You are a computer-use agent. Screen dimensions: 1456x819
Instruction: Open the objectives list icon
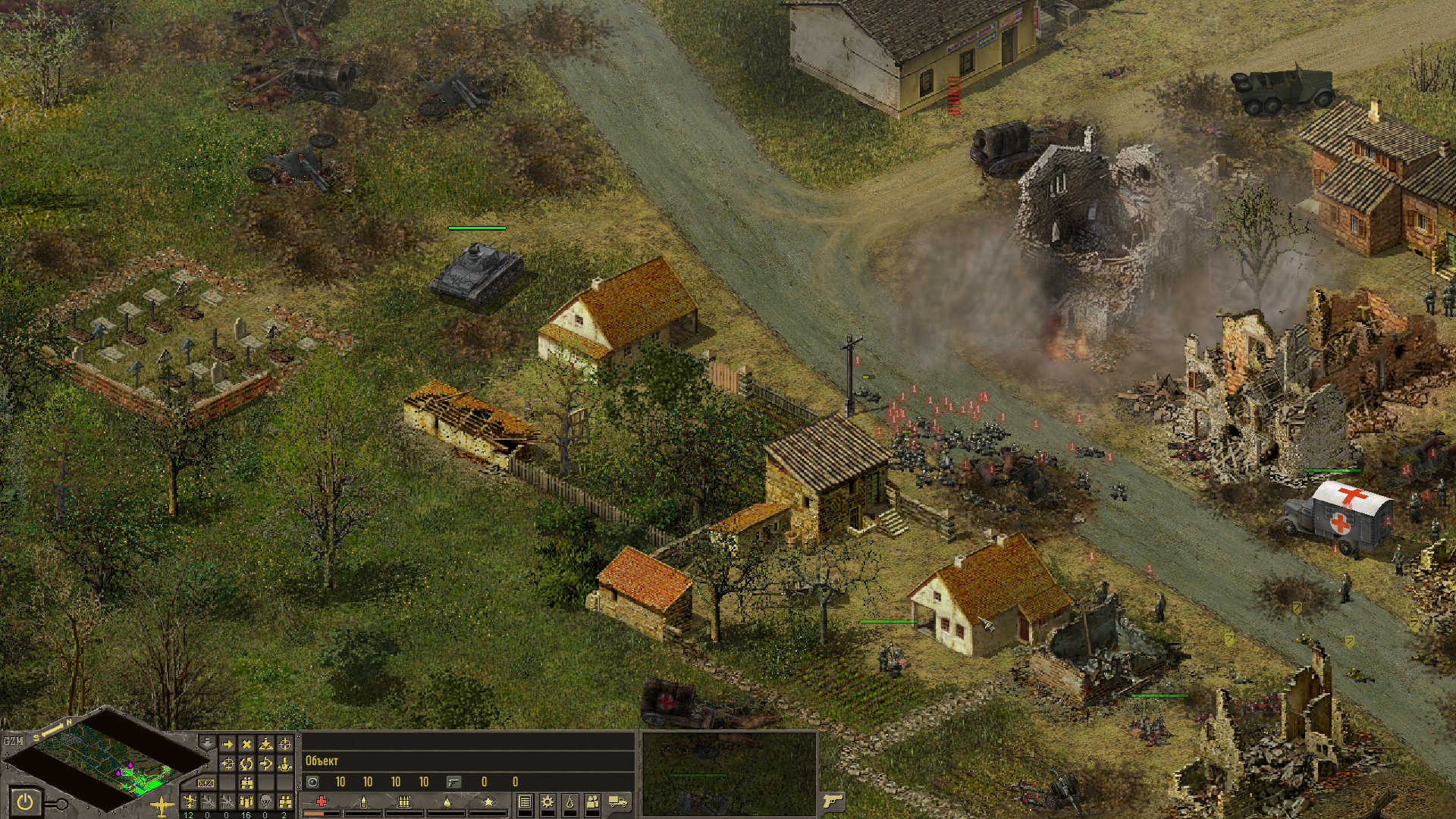524,802
